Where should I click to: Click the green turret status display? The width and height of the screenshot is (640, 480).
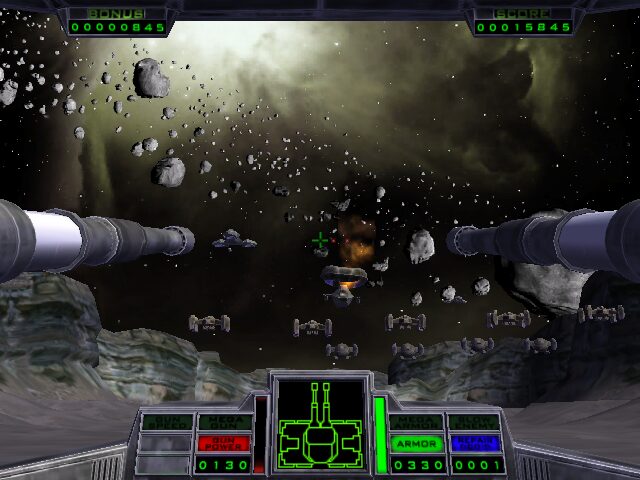(320, 423)
